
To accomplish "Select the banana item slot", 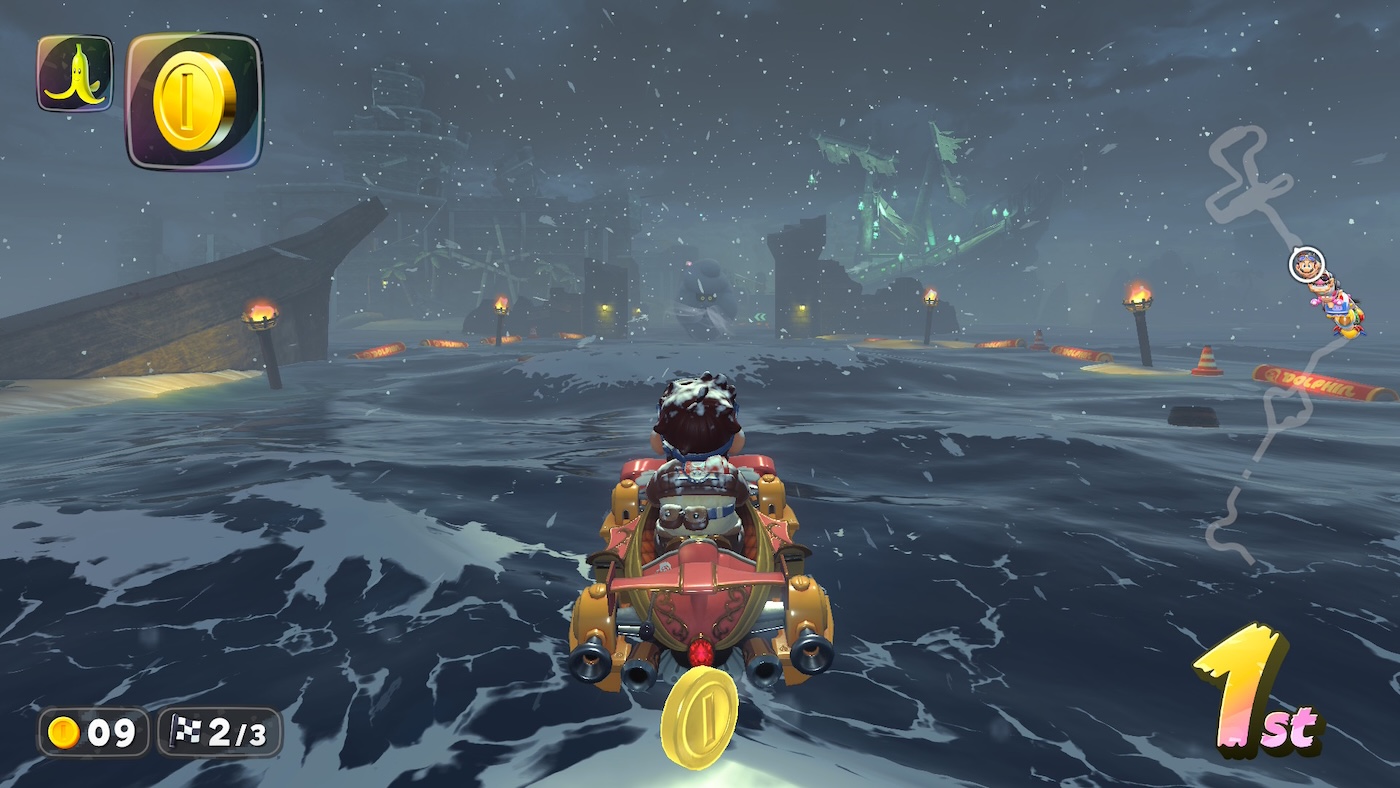I will 75,73.
